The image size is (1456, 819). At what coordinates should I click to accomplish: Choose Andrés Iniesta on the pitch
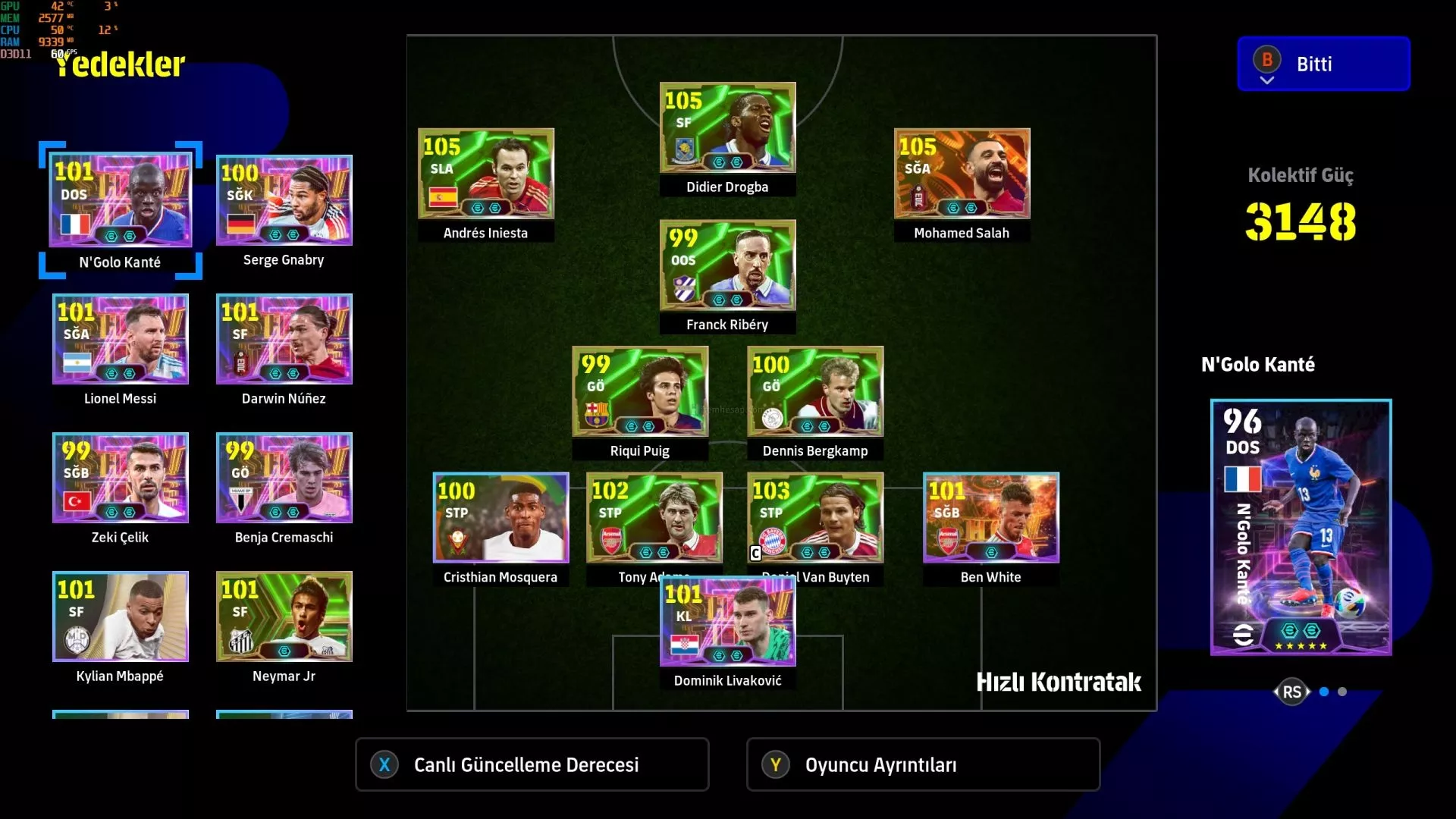click(486, 174)
